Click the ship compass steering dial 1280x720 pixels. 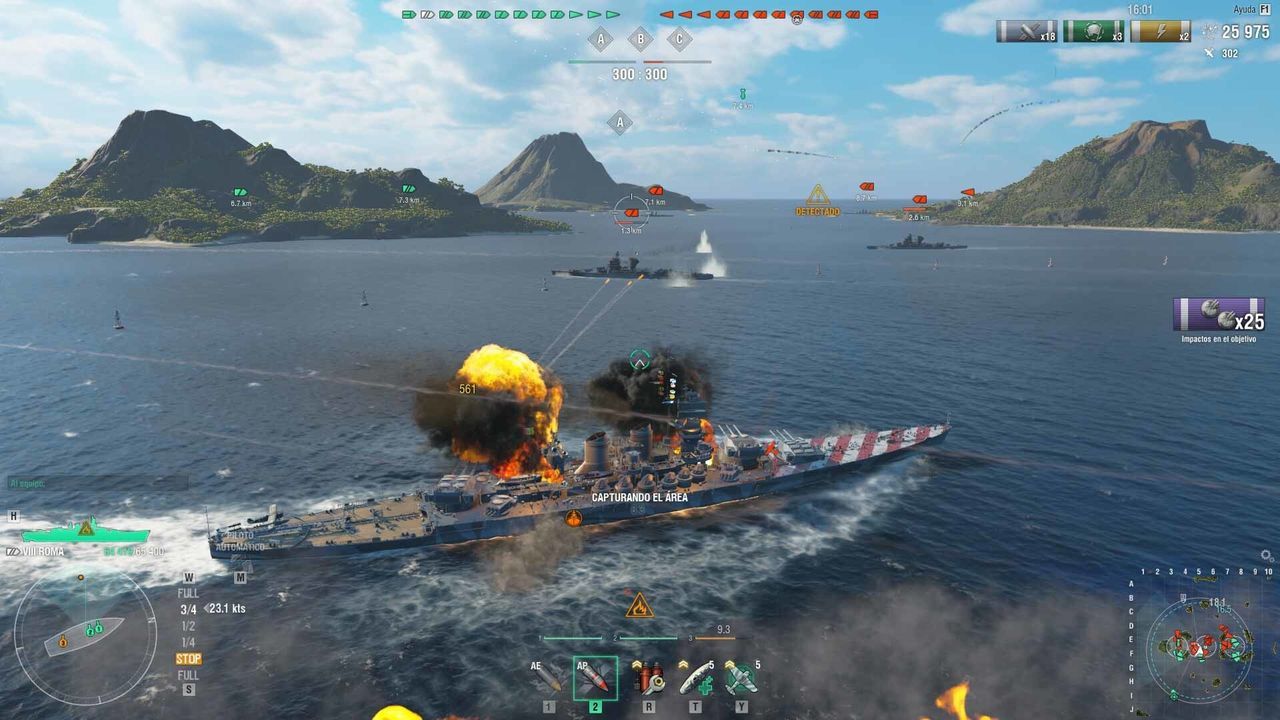click(x=85, y=635)
